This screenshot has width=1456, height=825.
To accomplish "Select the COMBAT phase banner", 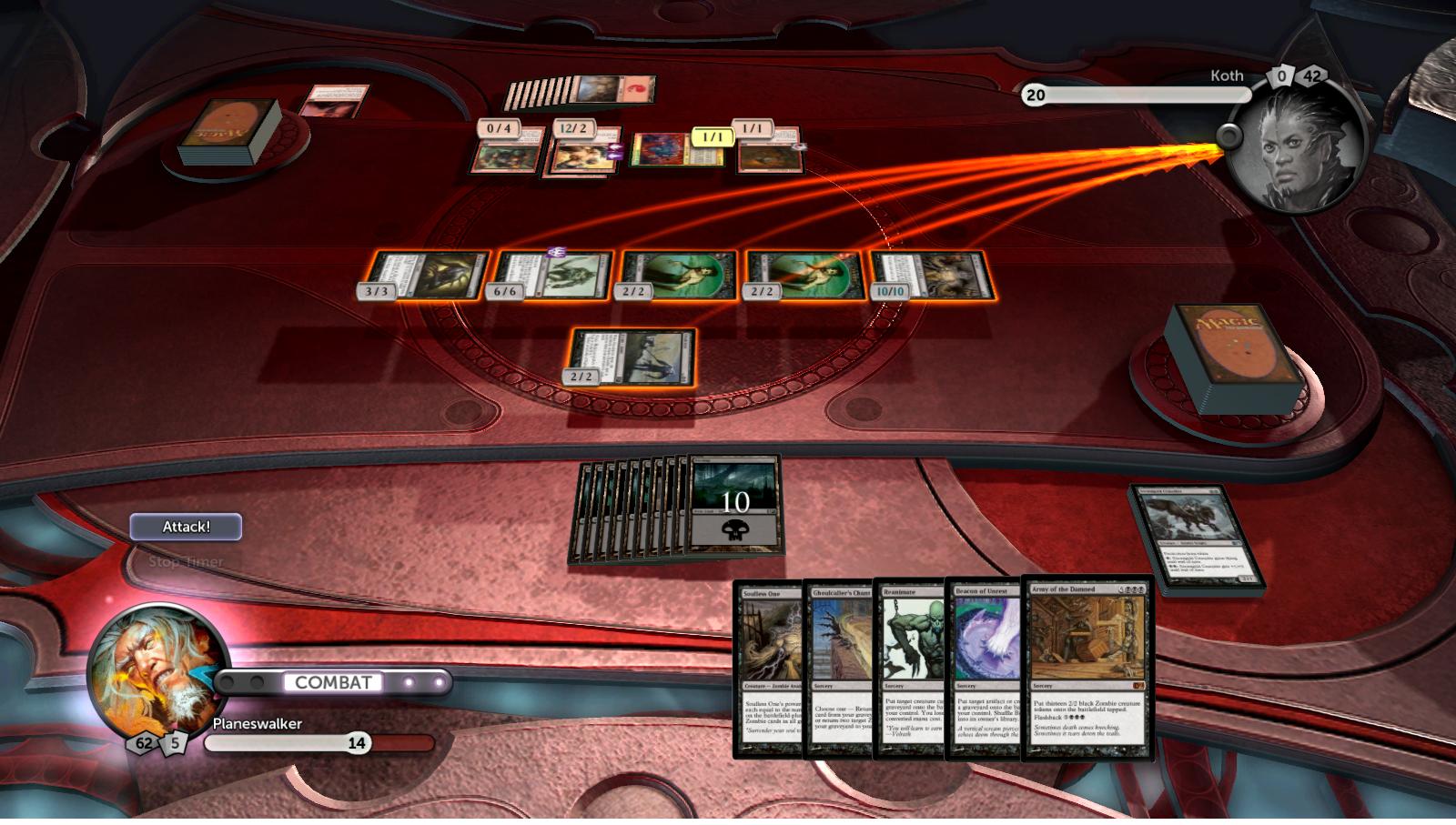I will click(334, 680).
